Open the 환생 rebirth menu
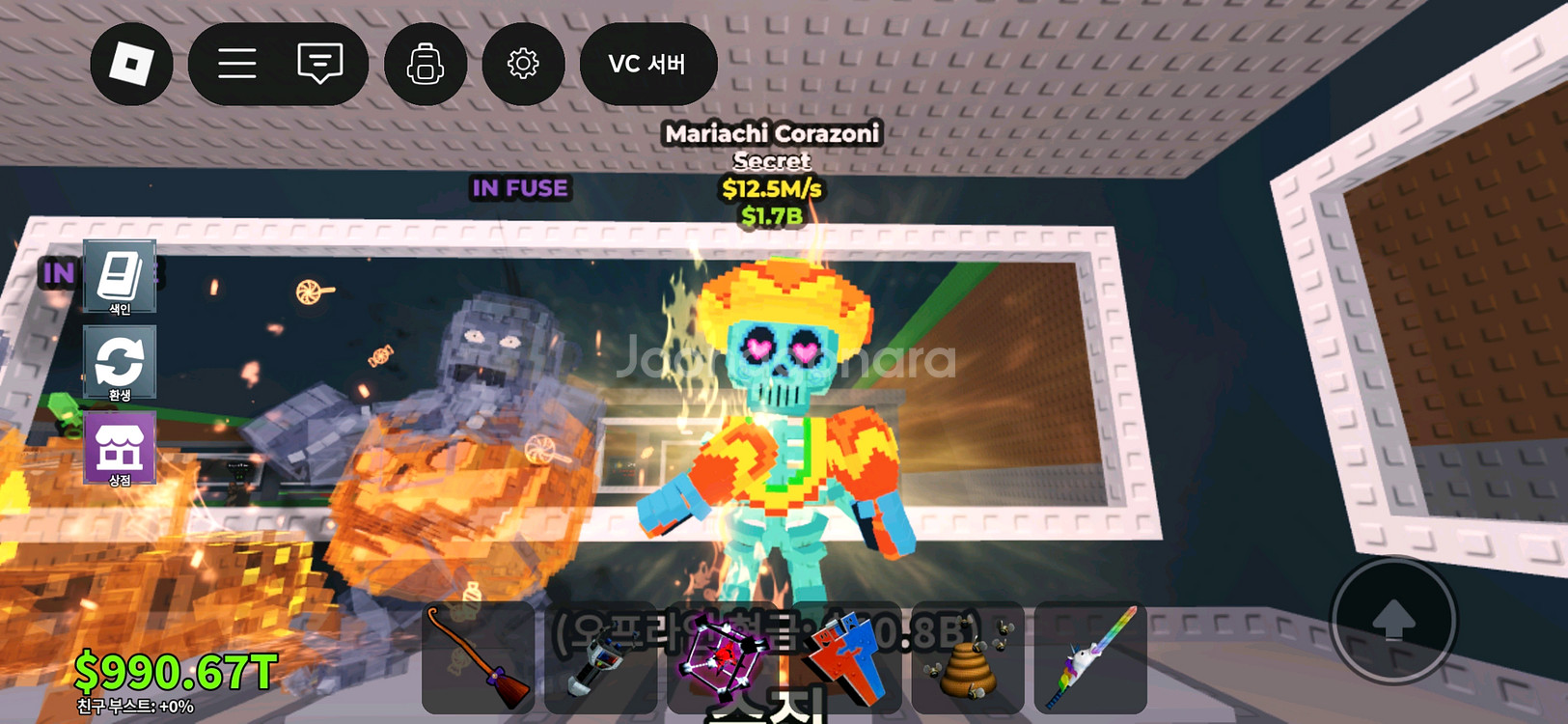The image size is (1568, 724). [120, 363]
